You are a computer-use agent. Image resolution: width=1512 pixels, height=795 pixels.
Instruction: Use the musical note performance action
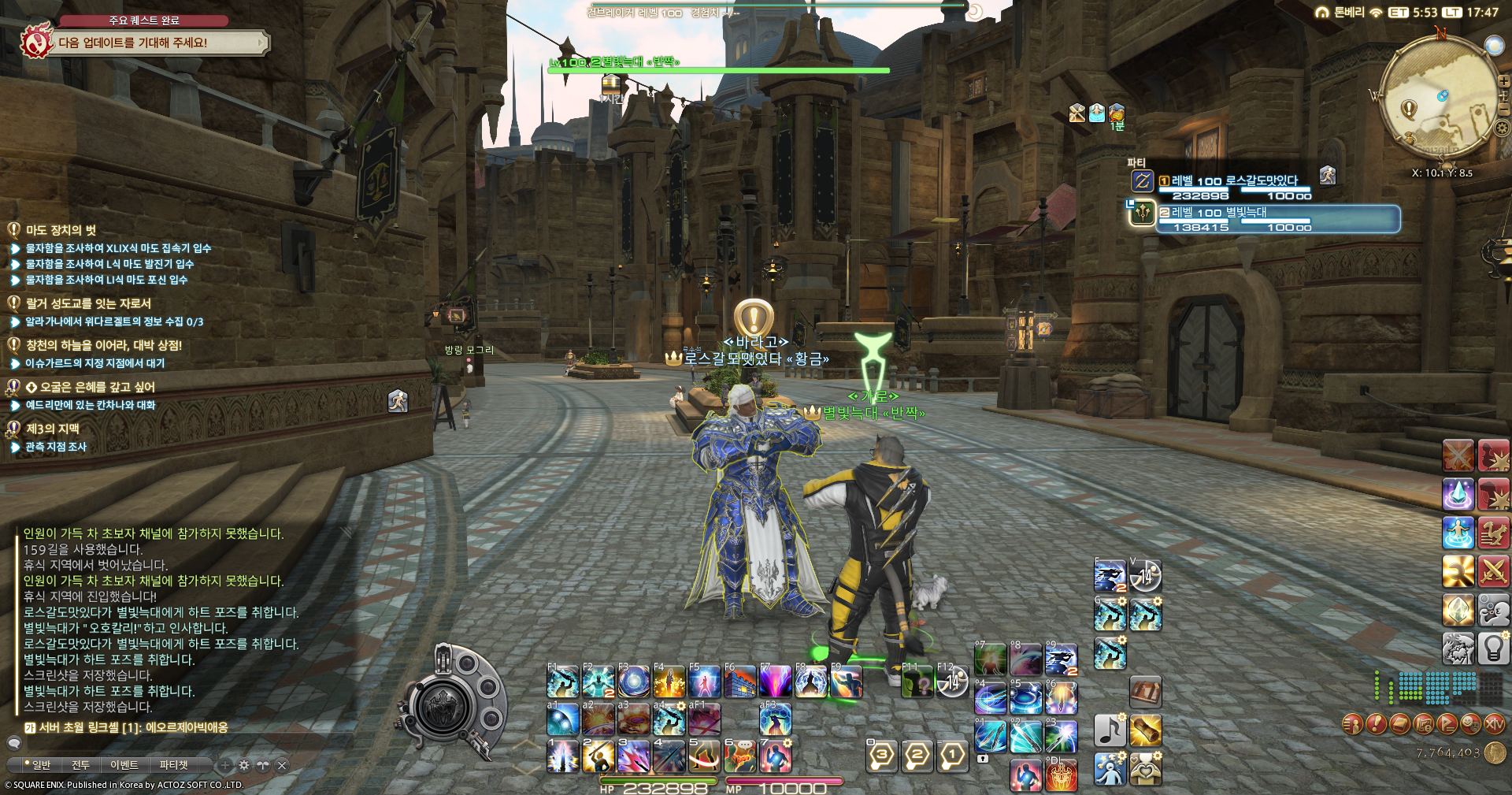coord(1110,730)
